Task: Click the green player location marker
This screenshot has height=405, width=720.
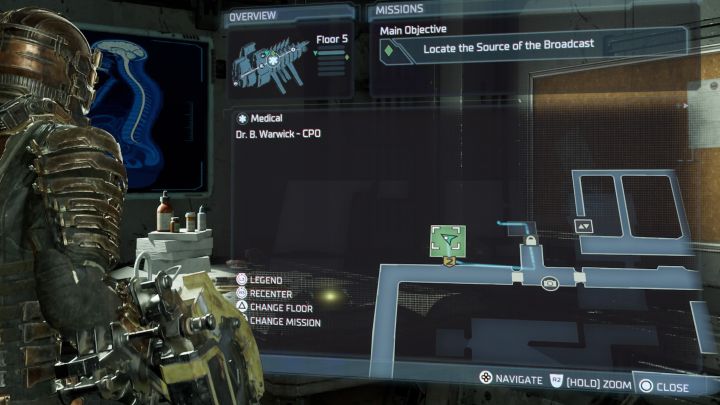Action: [x=447, y=240]
